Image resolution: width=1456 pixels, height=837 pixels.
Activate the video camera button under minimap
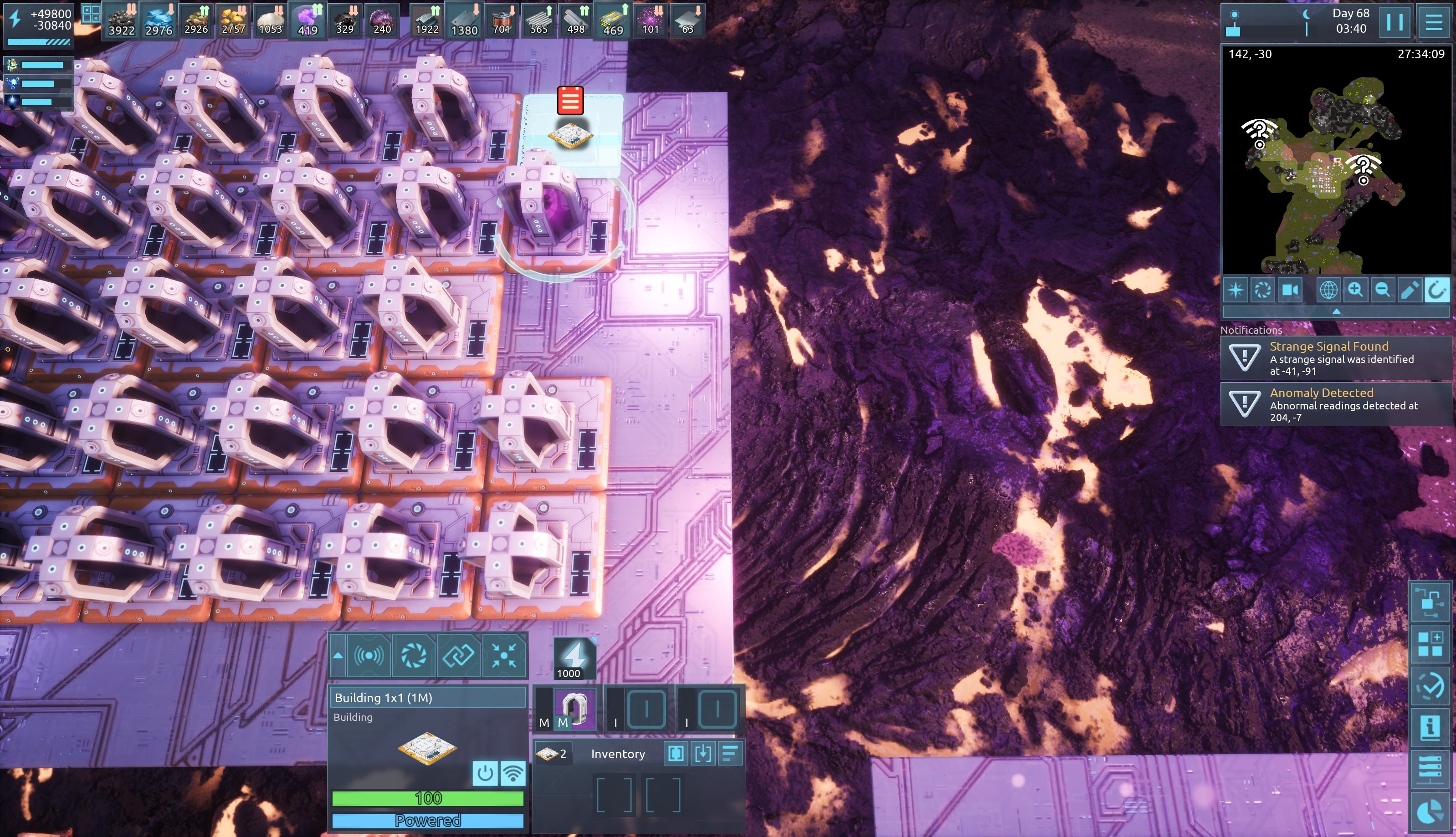(x=1290, y=290)
